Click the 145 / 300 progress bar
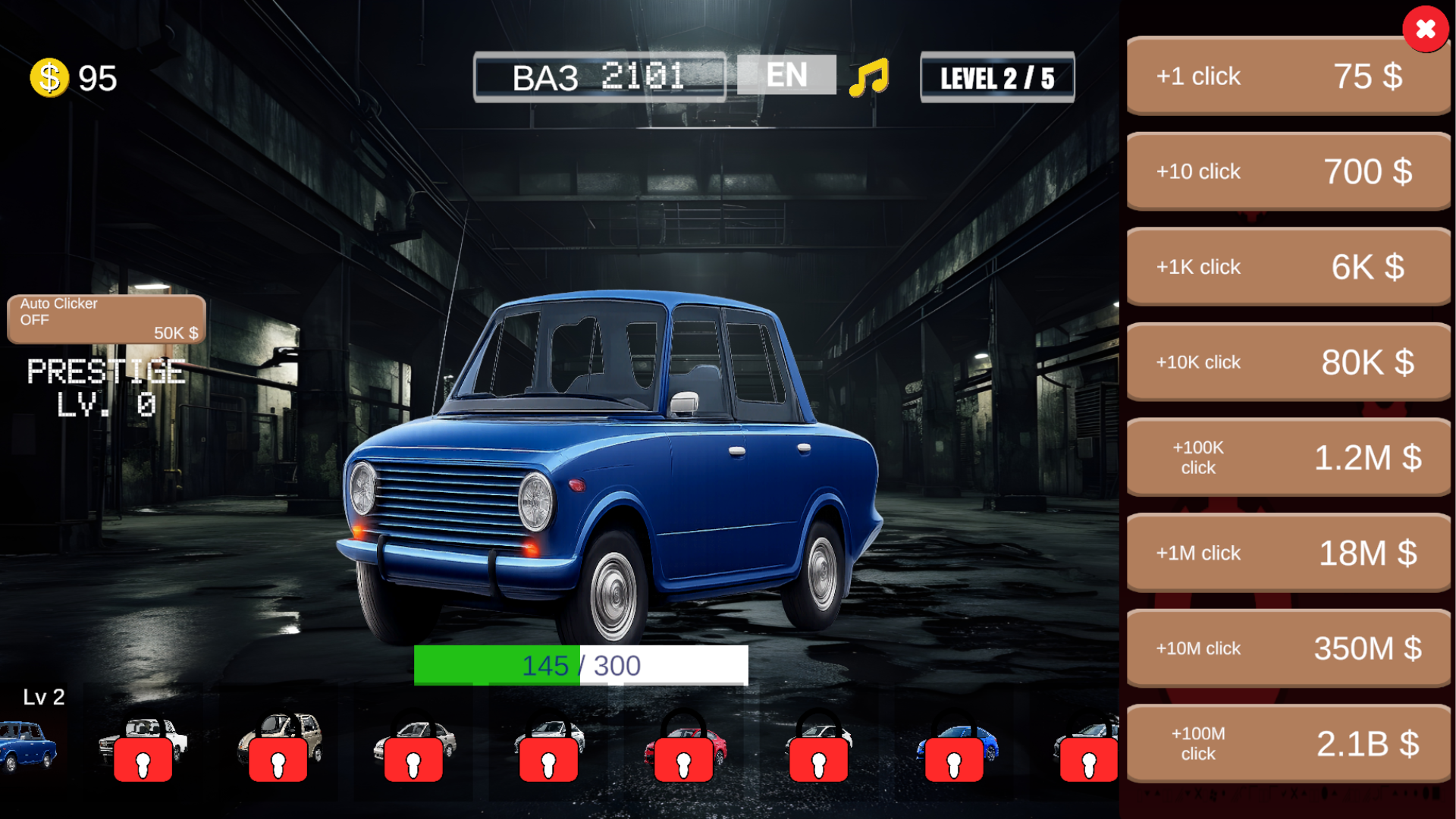Image resolution: width=1456 pixels, height=819 pixels. (x=582, y=666)
